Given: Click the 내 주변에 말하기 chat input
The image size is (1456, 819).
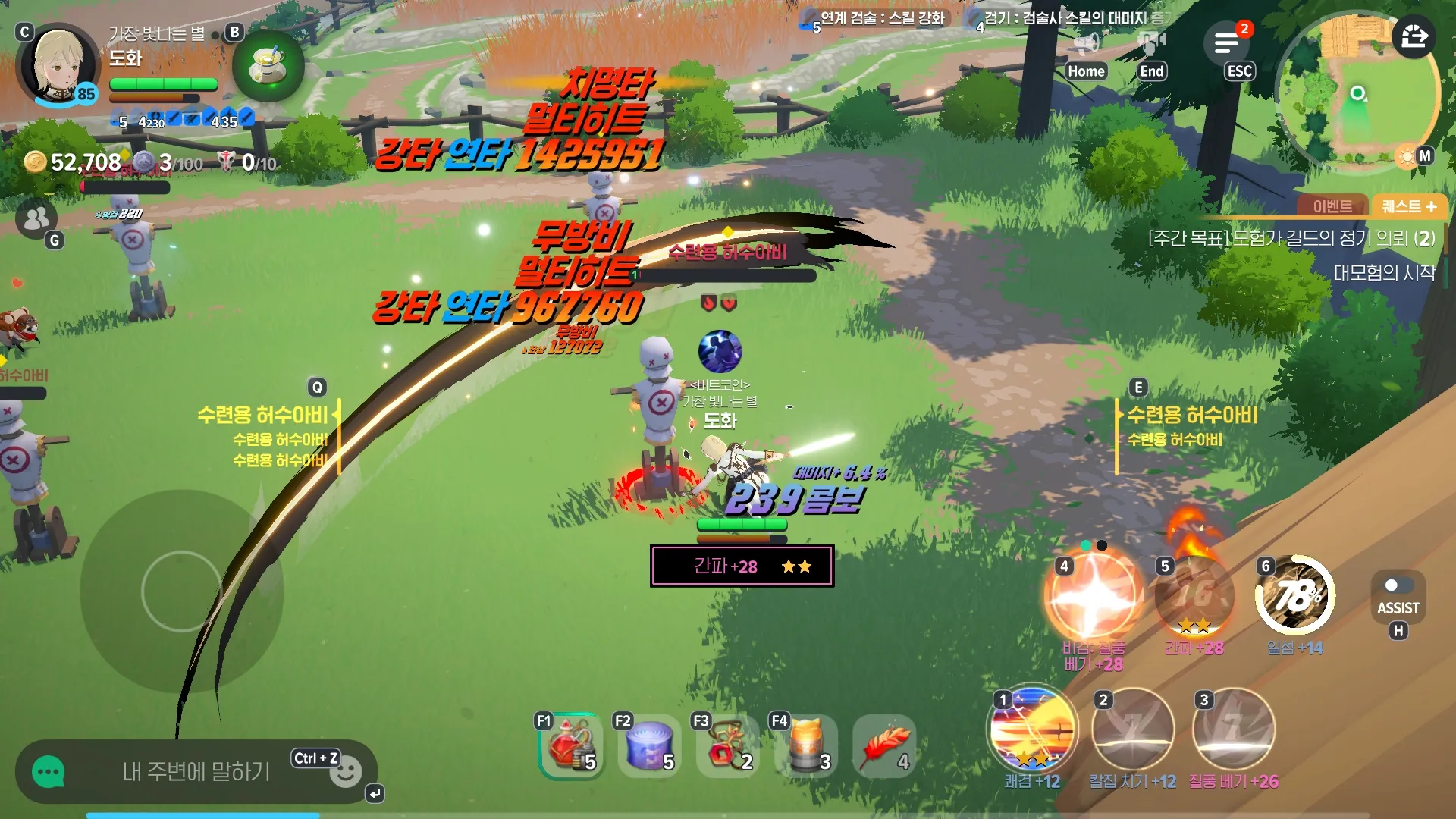Looking at the screenshot, I should pos(196,772).
